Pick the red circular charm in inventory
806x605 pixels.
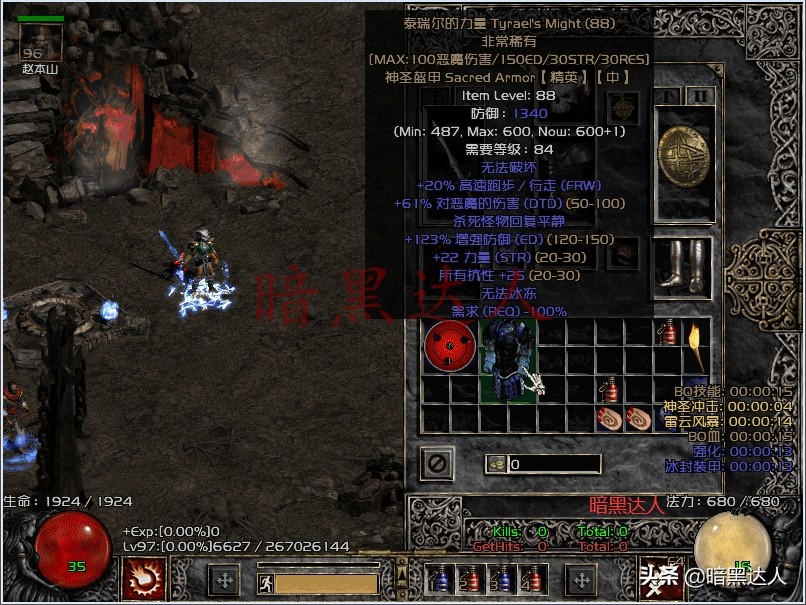450,346
